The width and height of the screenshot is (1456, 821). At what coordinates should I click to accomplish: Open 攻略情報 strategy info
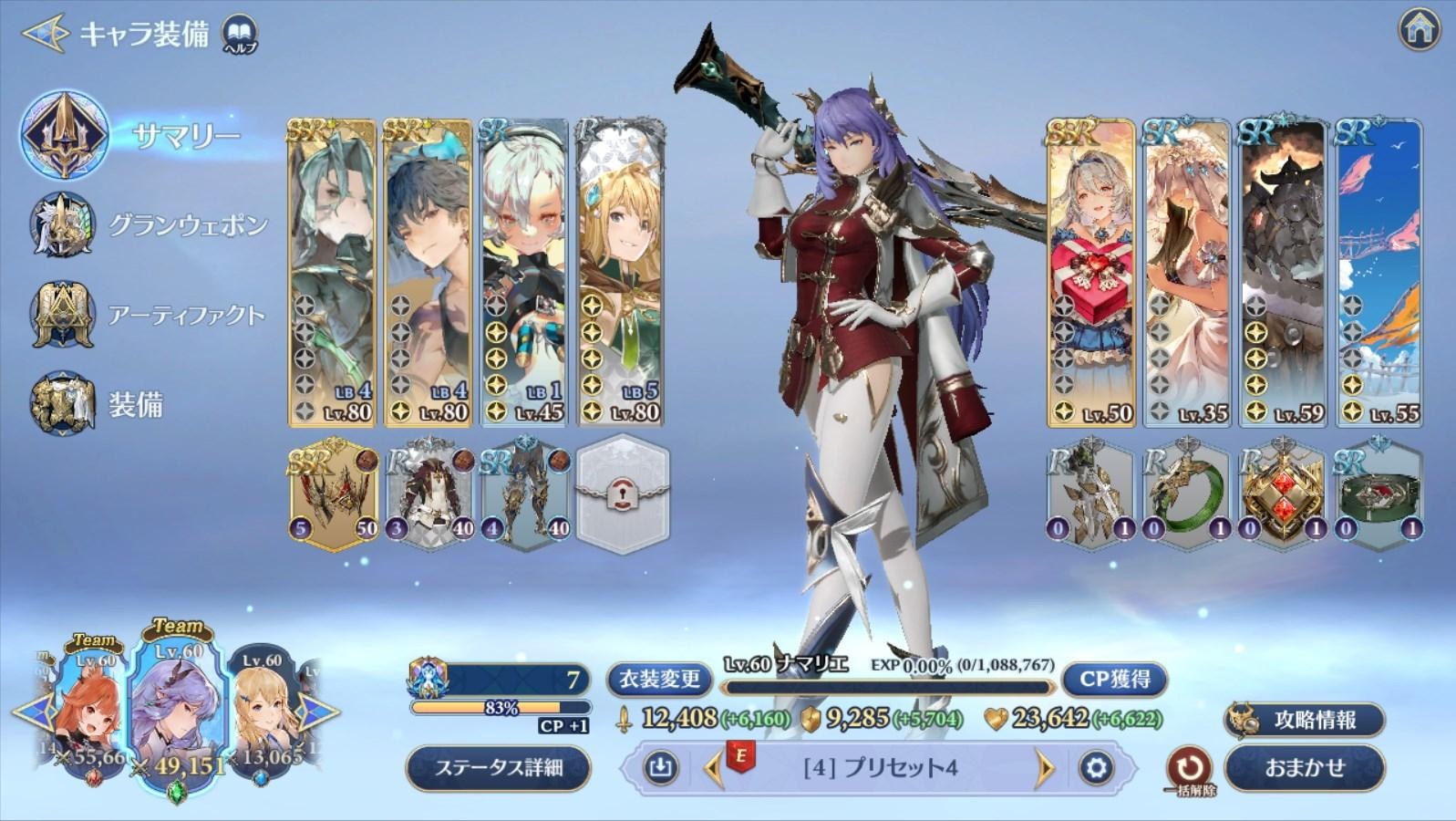(x=1305, y=720)
